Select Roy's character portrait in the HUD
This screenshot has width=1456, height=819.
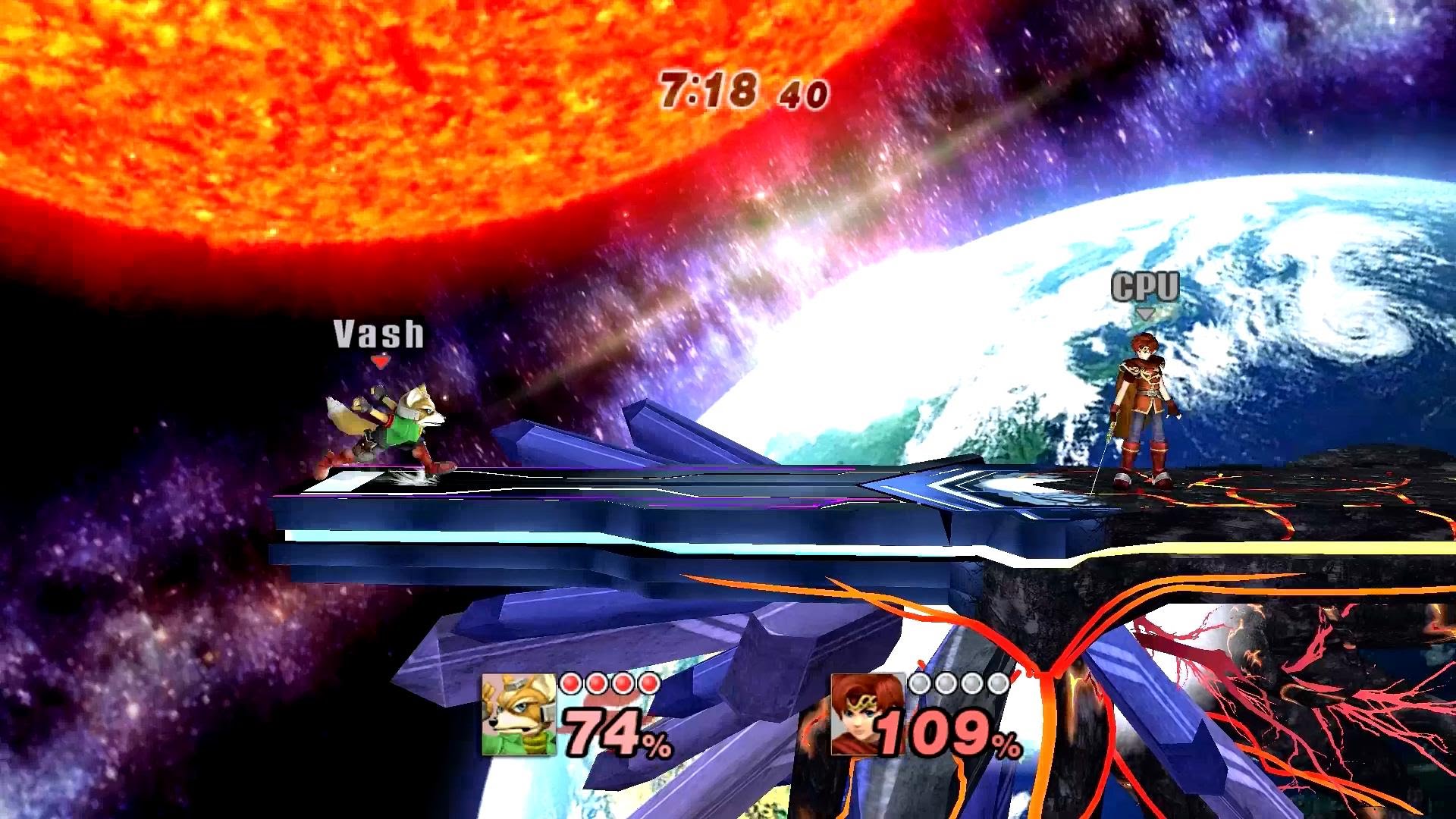(x=865, y=715)
